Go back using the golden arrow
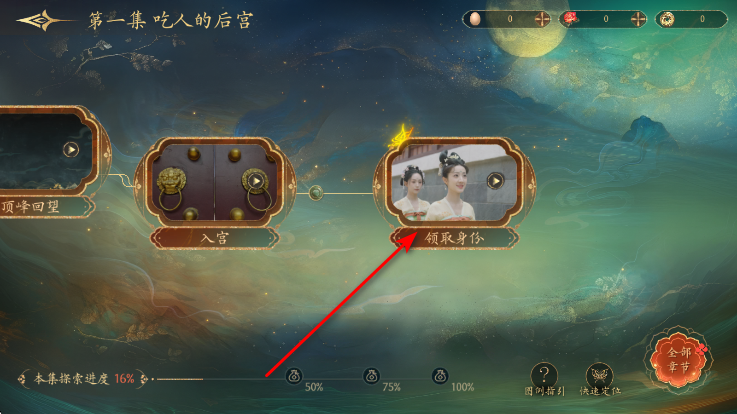Image resolution: width=737 pixels, height=414 pixels. 43,21
